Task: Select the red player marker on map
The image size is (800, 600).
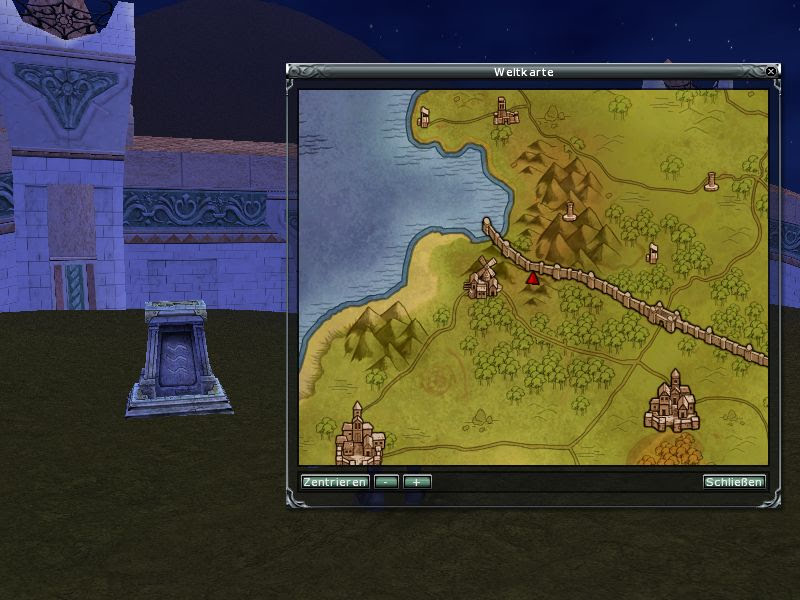Action: click(532, 278)
